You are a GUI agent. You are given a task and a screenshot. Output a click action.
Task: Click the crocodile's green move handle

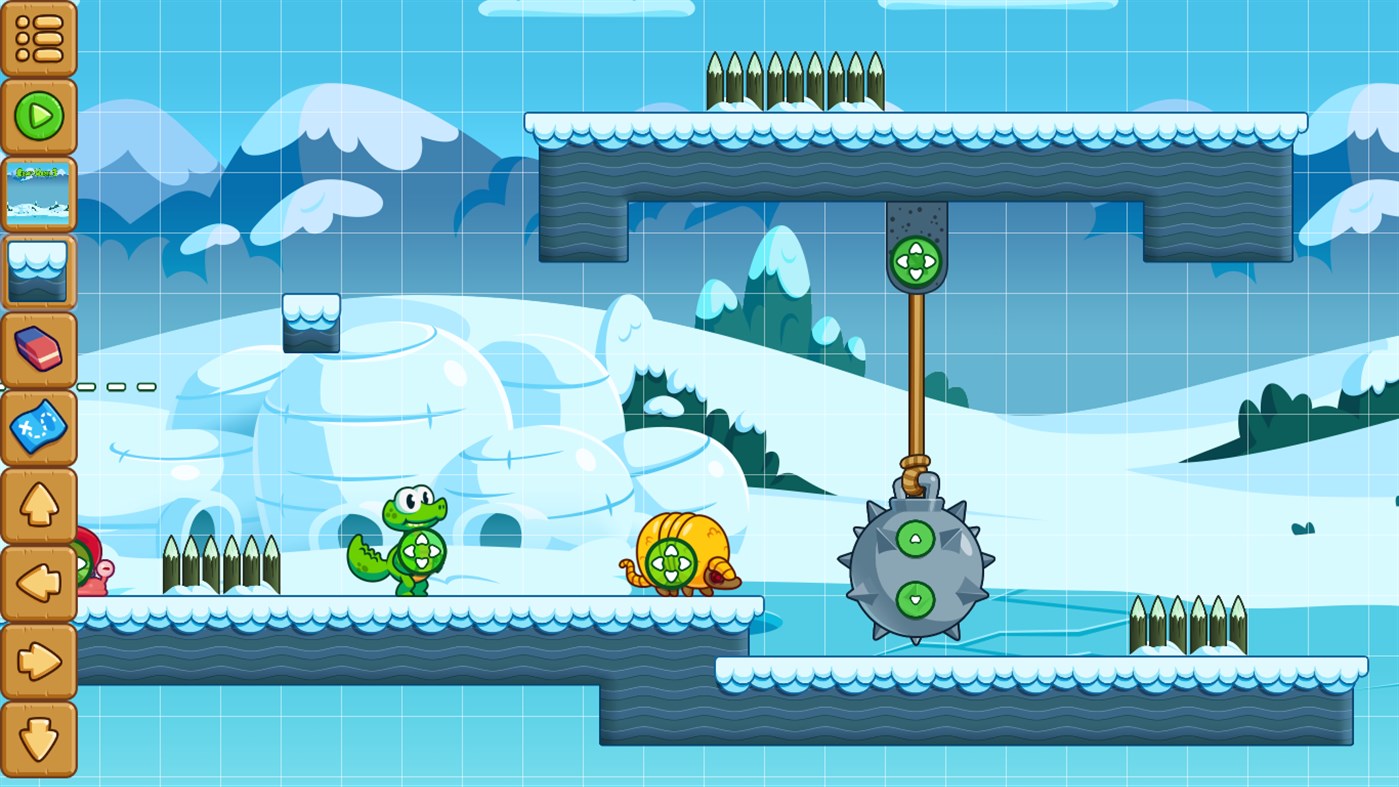(421, 551)
